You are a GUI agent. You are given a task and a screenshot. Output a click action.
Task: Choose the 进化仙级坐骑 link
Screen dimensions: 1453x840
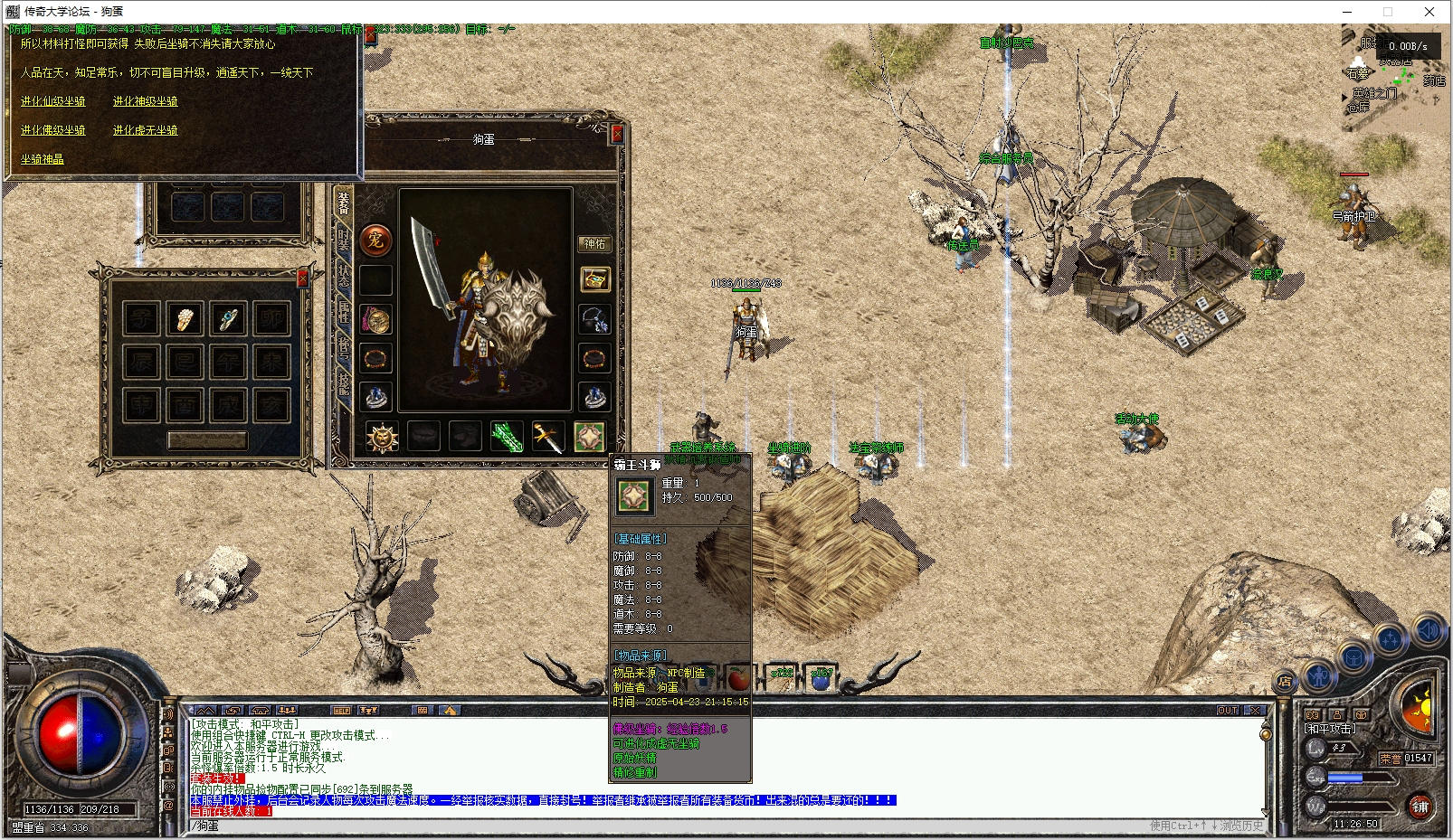point(53,101)
